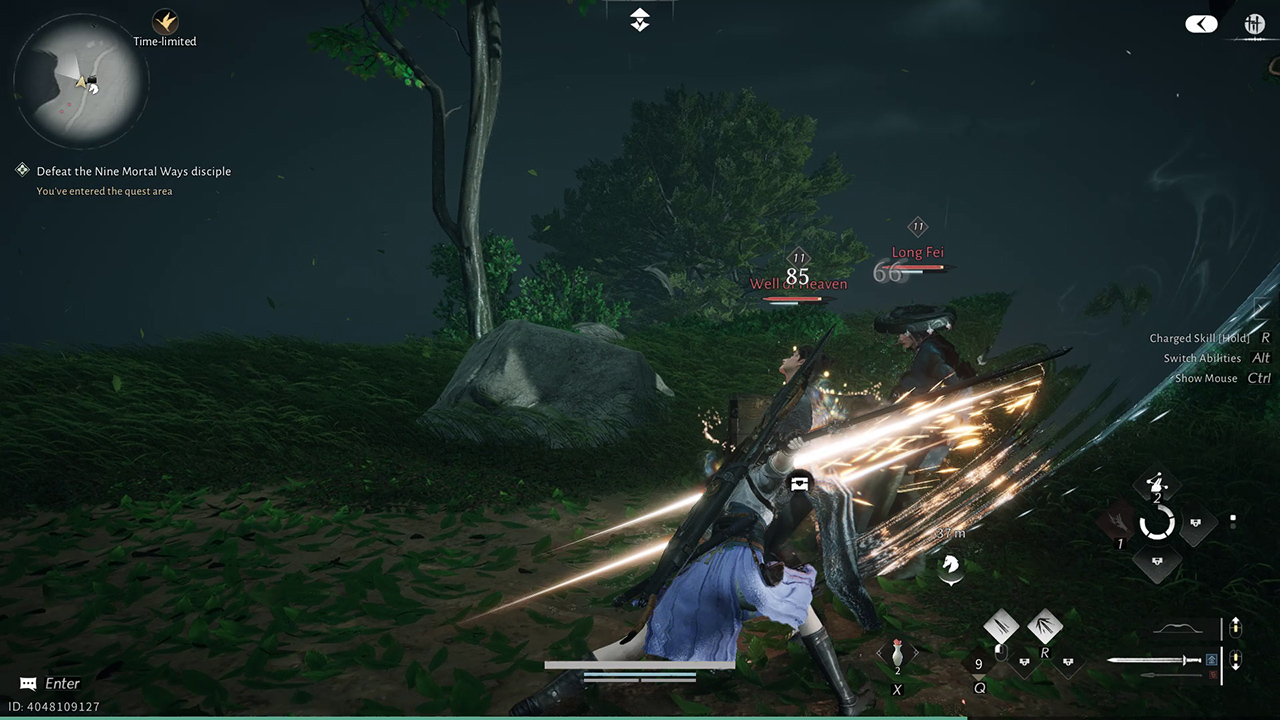
Task: Select the Q slot showing count 9
Action: click(x=979, y=664)
